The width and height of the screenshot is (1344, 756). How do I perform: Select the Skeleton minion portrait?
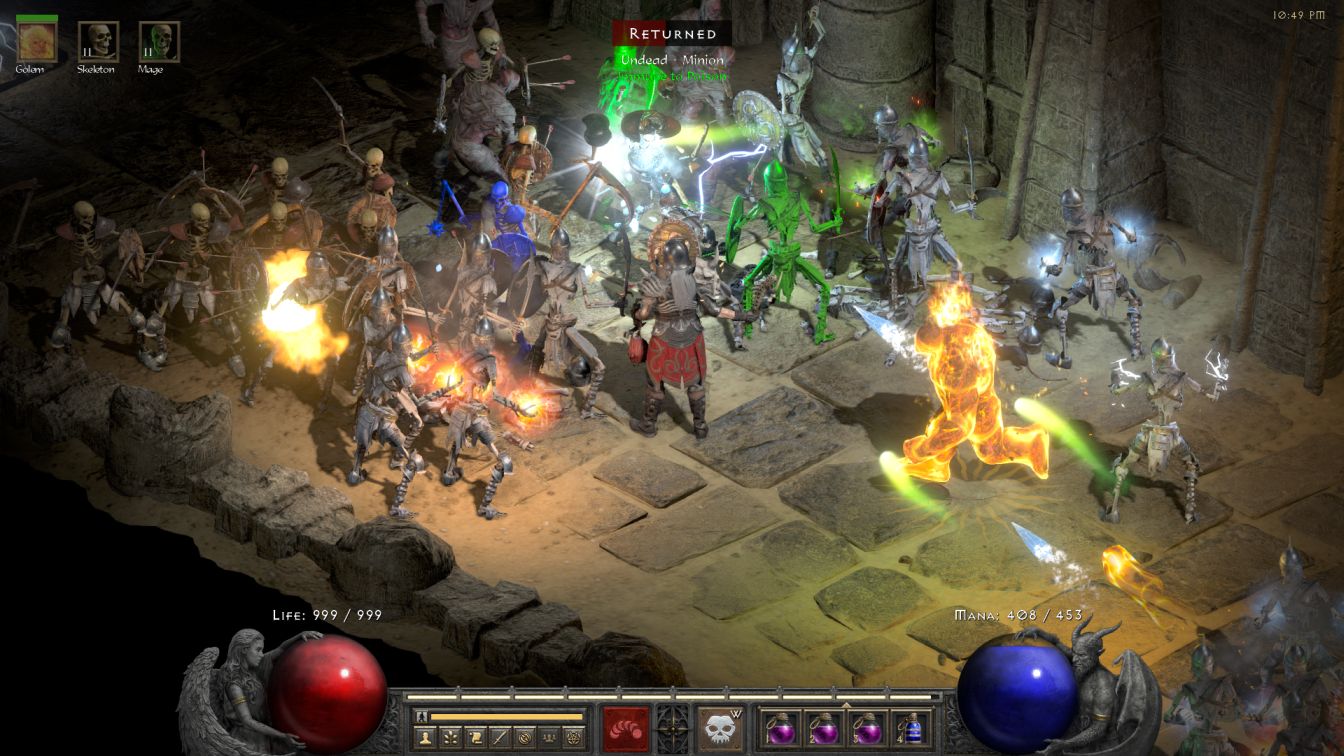pyautogui.click(x=98, y=41)
